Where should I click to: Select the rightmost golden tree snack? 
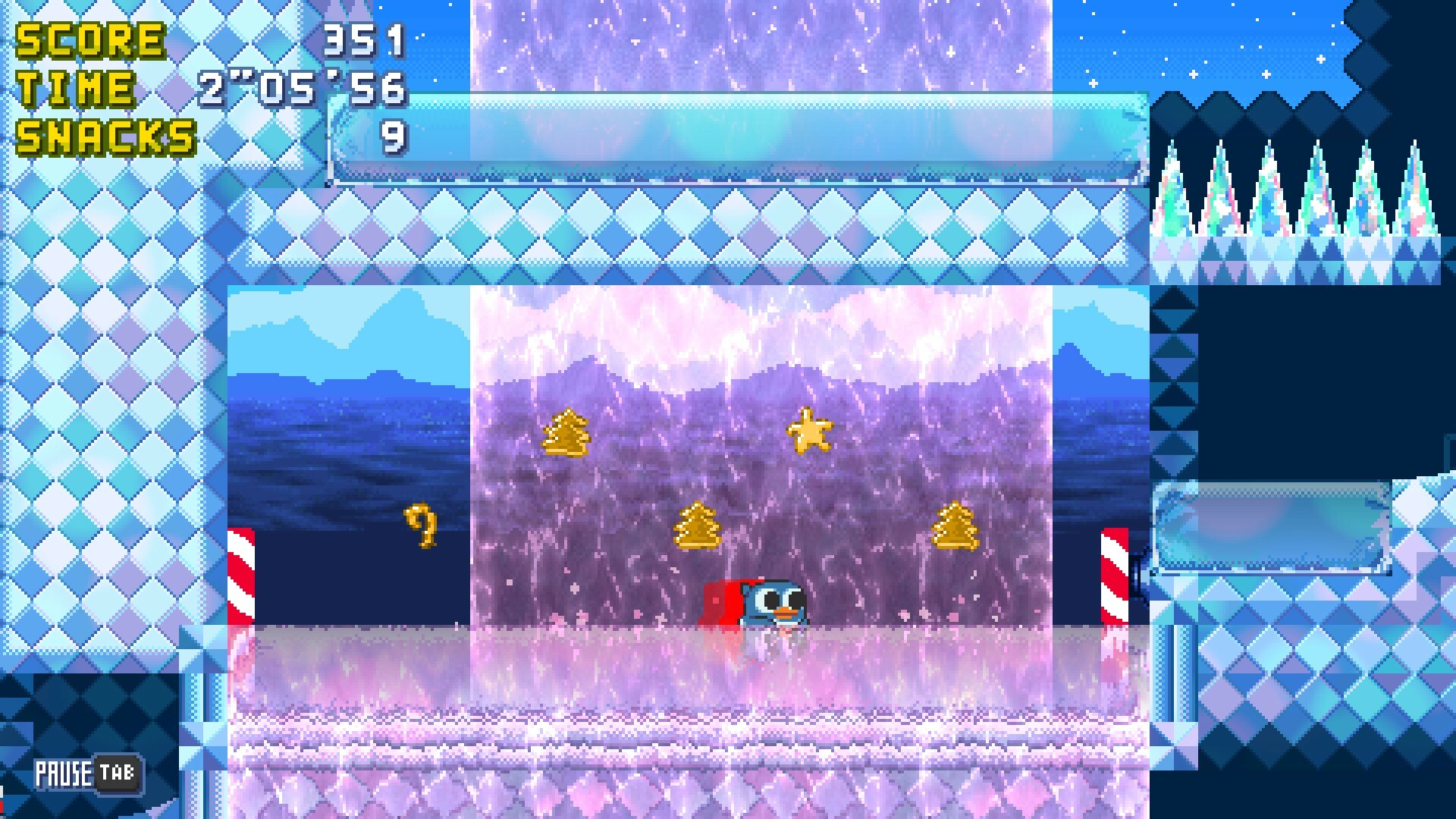956,525
